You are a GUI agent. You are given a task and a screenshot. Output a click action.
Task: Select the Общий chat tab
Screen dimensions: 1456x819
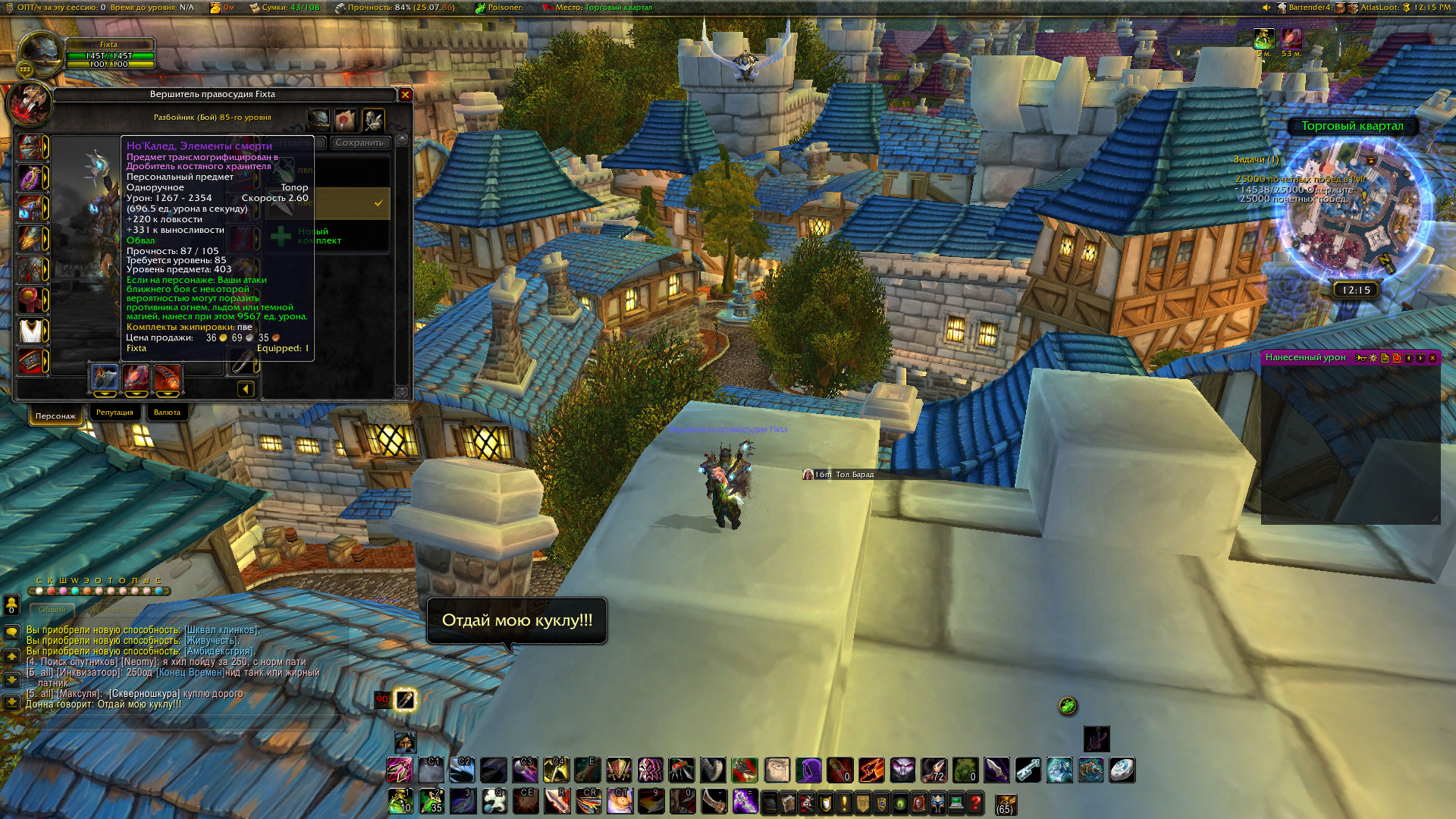click(52, 610)
